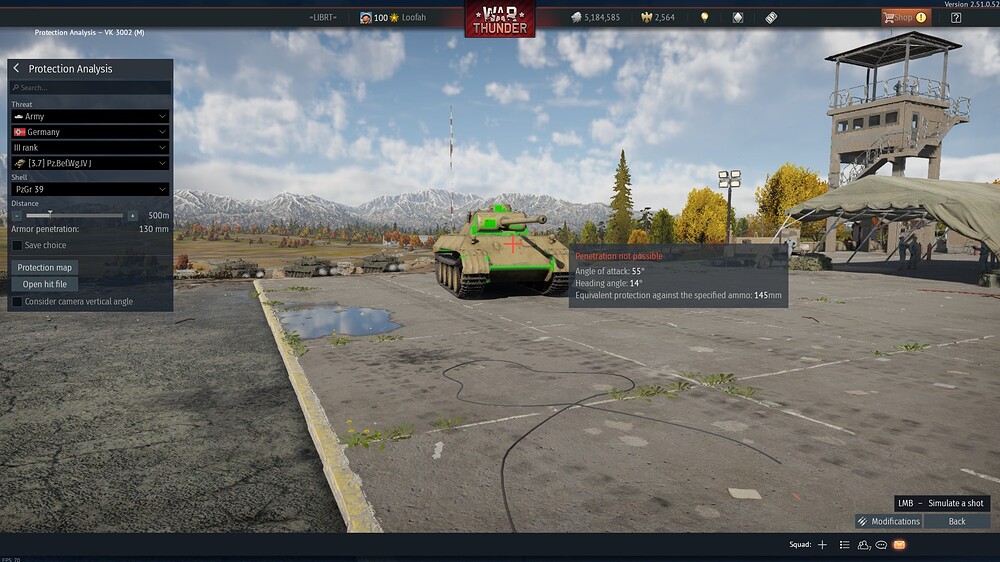Open the chat speech bubble icon
1000x562 pixels.
click(881, 545)
